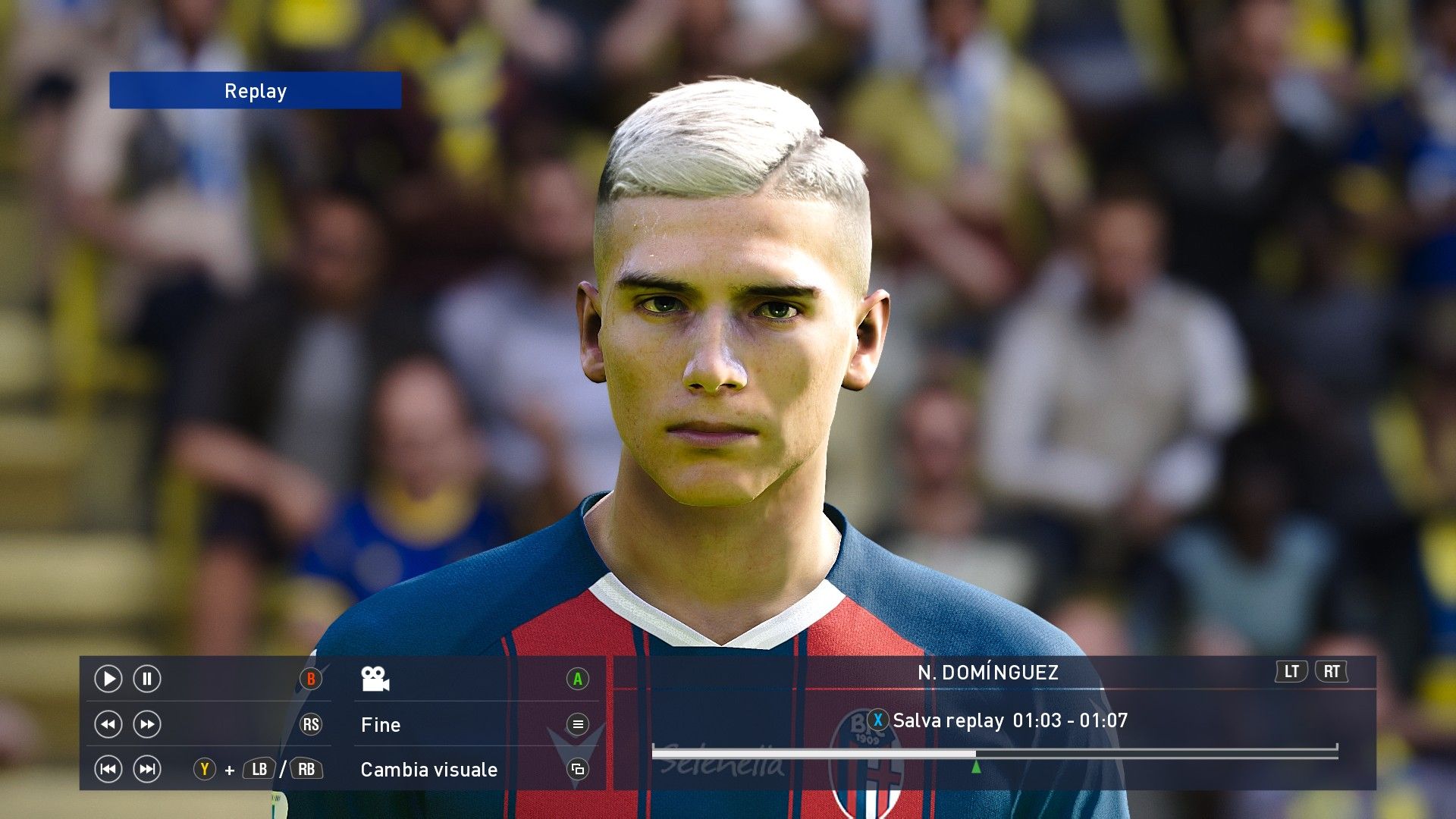Choose Fine to end the replay
Viewport: 1456px width, 819px height.
coord(381,725)
